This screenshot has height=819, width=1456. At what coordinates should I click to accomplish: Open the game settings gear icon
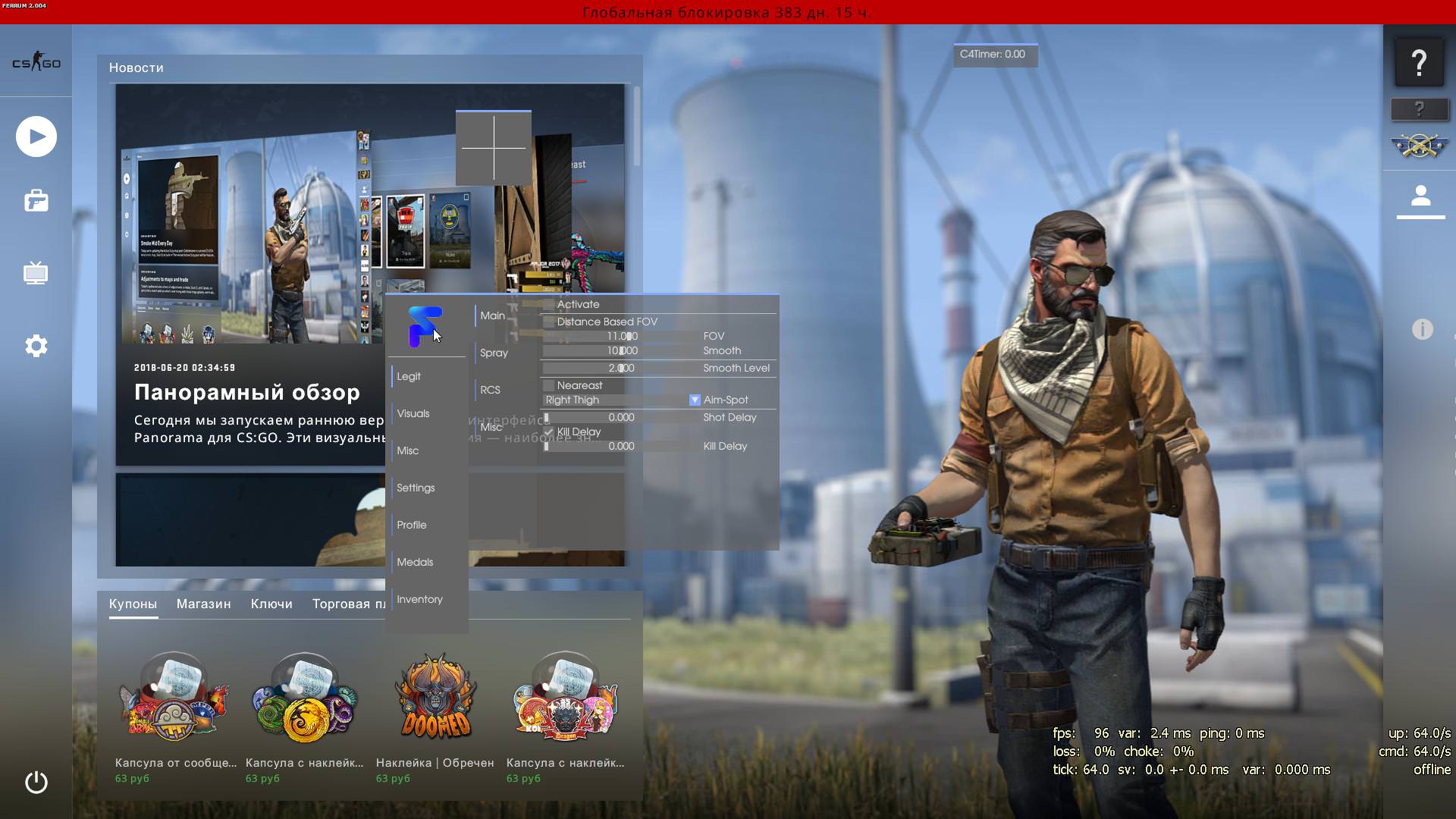[36, 346]
